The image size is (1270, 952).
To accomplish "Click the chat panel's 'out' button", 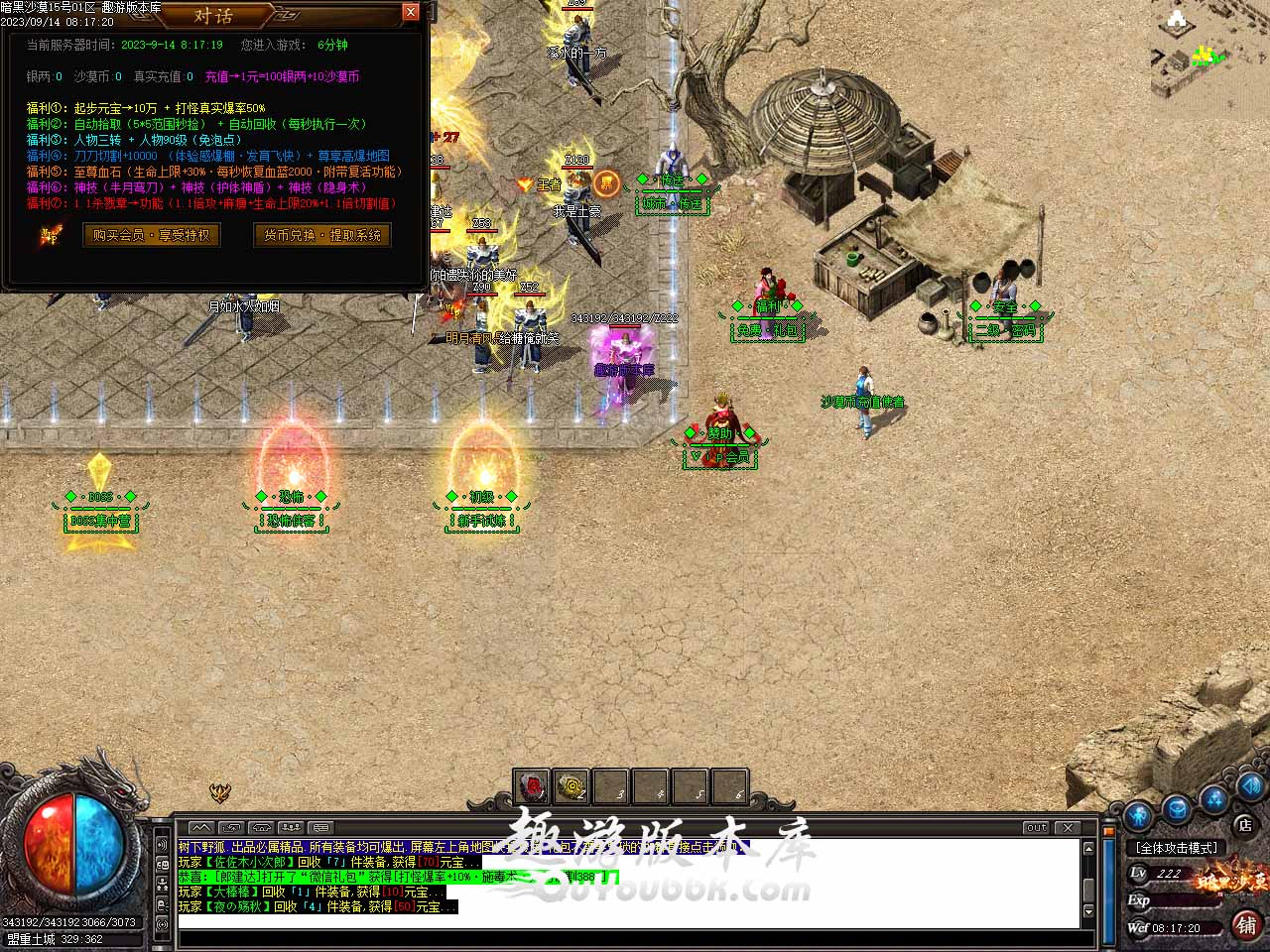I will pyautogui.click(x=1037, y=827).
